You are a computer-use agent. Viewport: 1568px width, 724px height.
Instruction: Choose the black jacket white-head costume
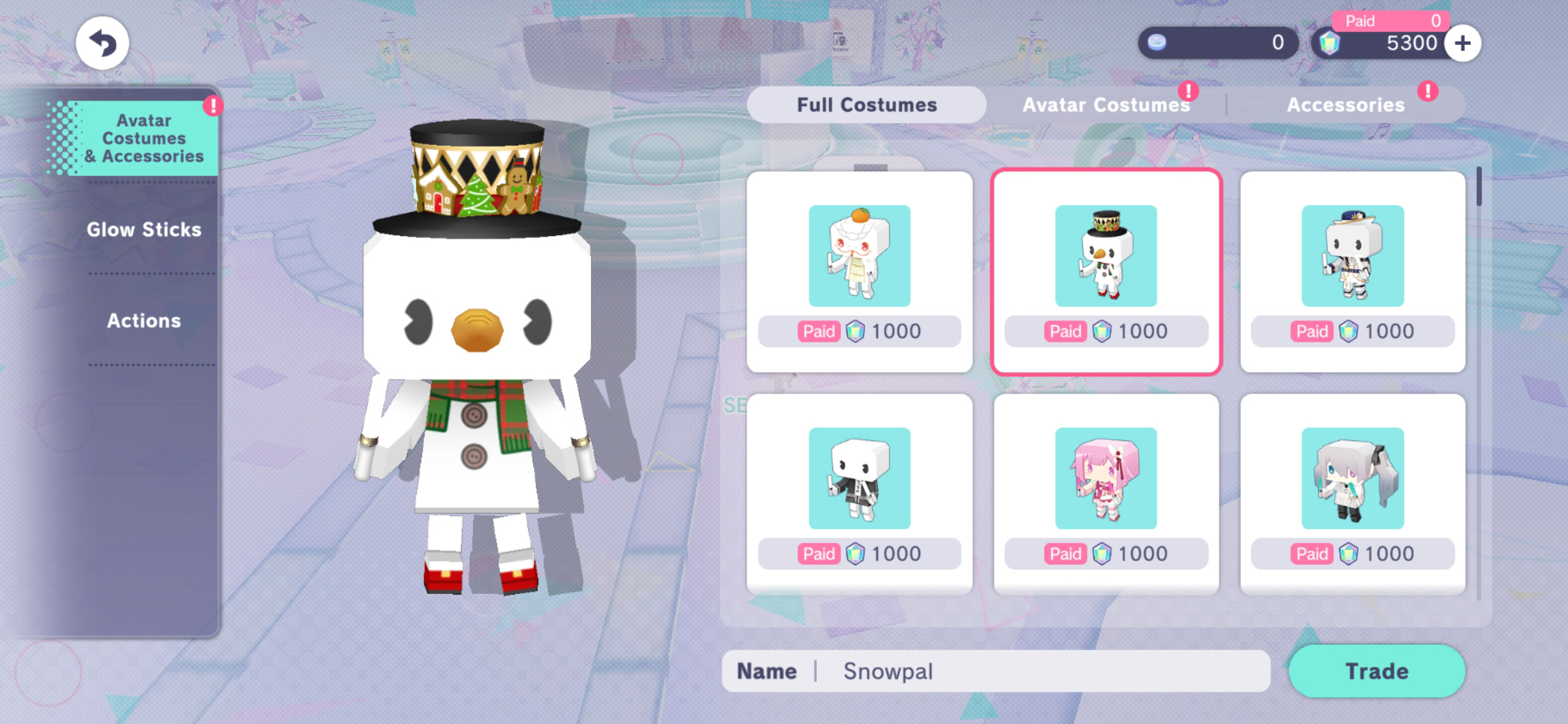coord(859,493)
